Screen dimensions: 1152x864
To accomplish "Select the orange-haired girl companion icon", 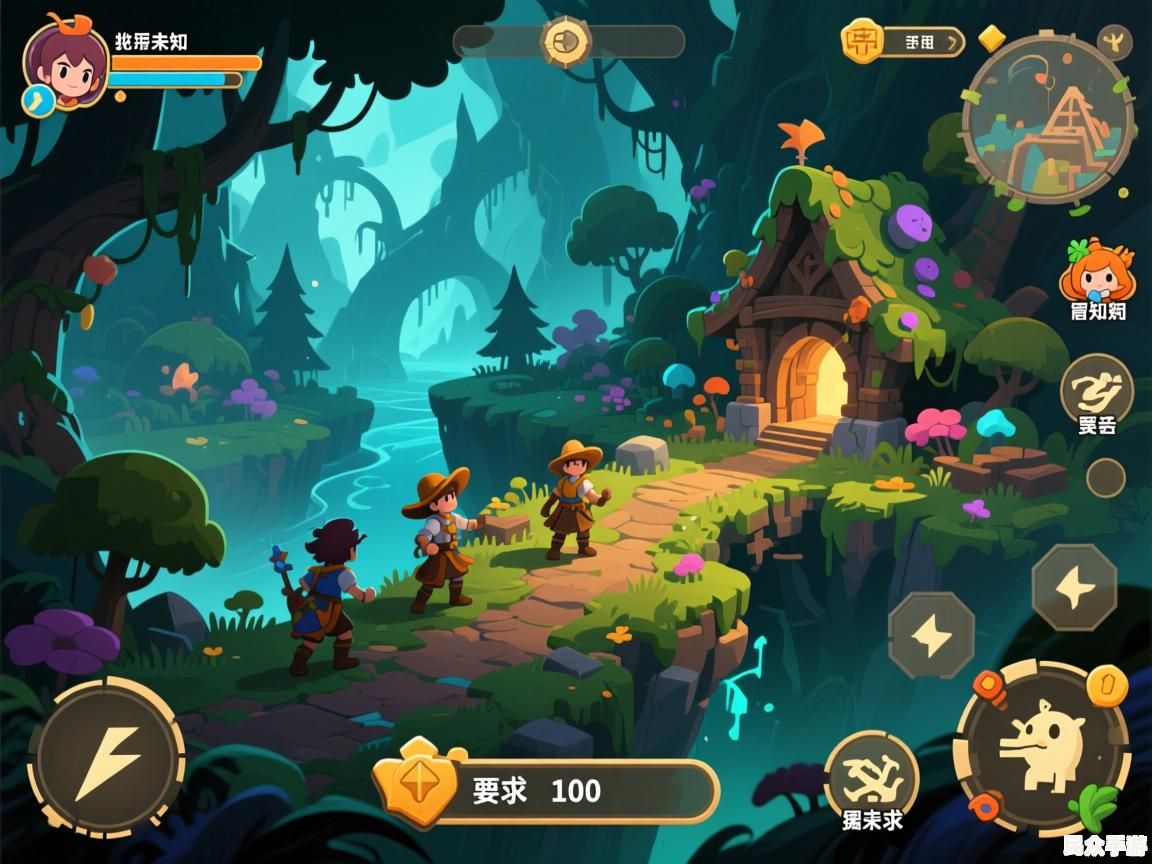I will pos(1096,270).
